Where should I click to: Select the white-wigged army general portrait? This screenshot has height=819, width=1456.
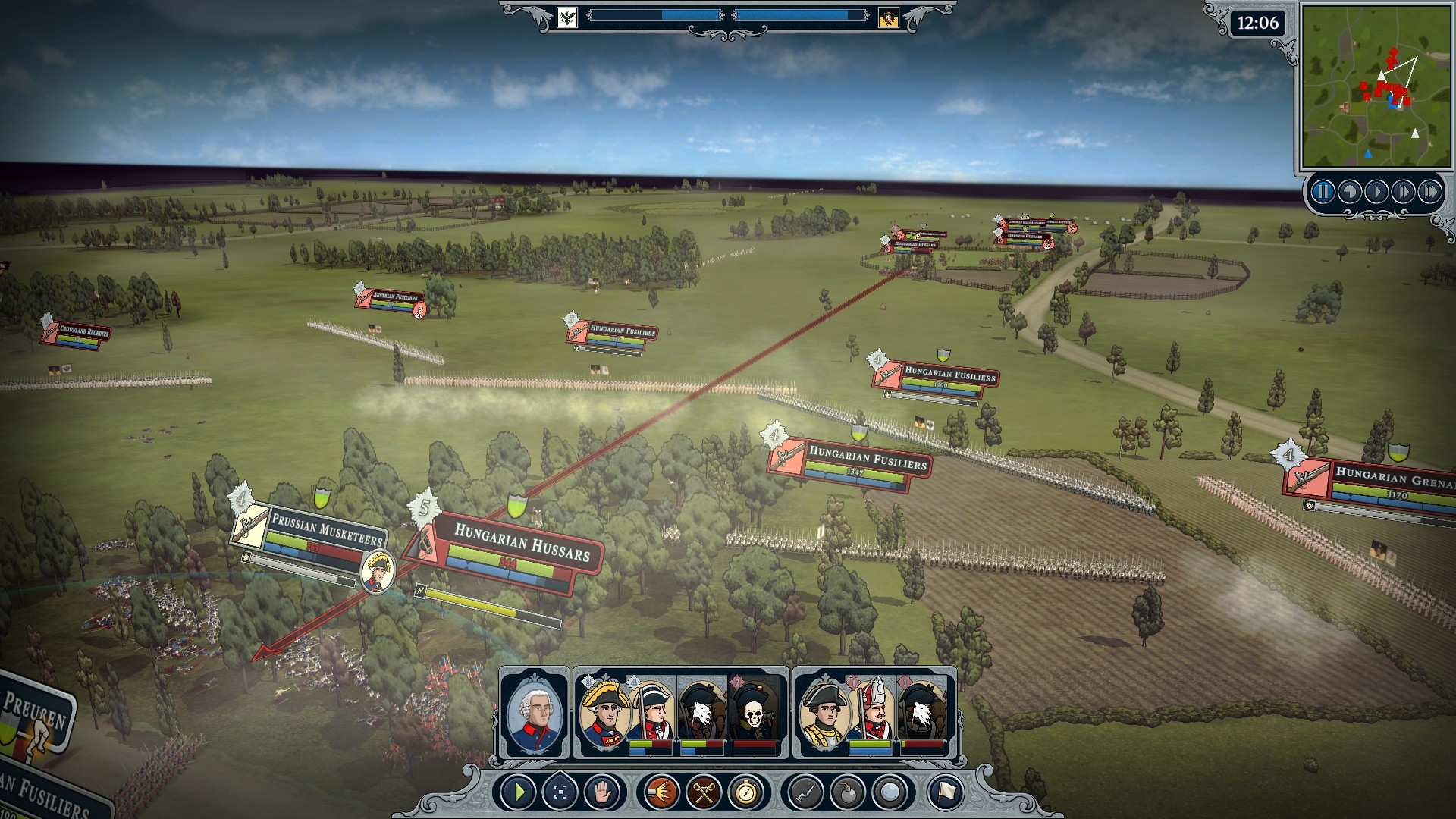(535, 713)
